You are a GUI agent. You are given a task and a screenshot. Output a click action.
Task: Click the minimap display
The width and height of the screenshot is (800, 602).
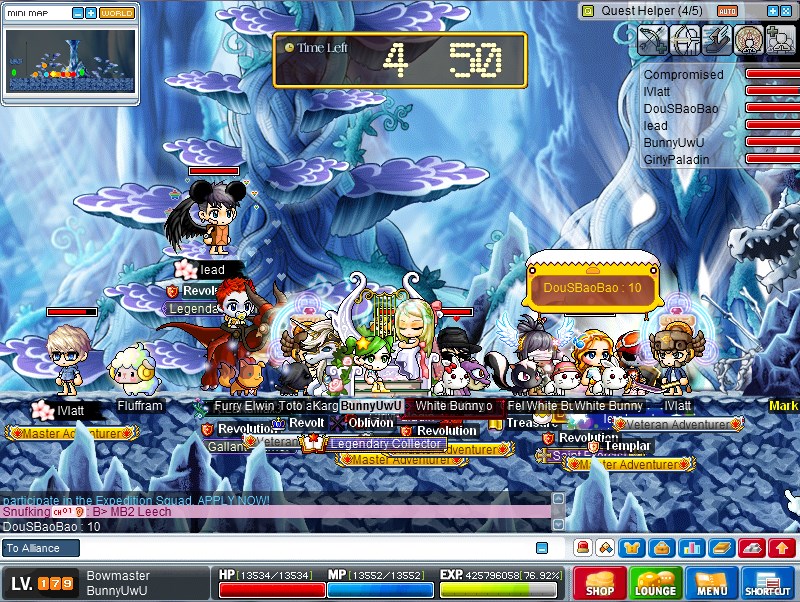(x=69, y=62)
